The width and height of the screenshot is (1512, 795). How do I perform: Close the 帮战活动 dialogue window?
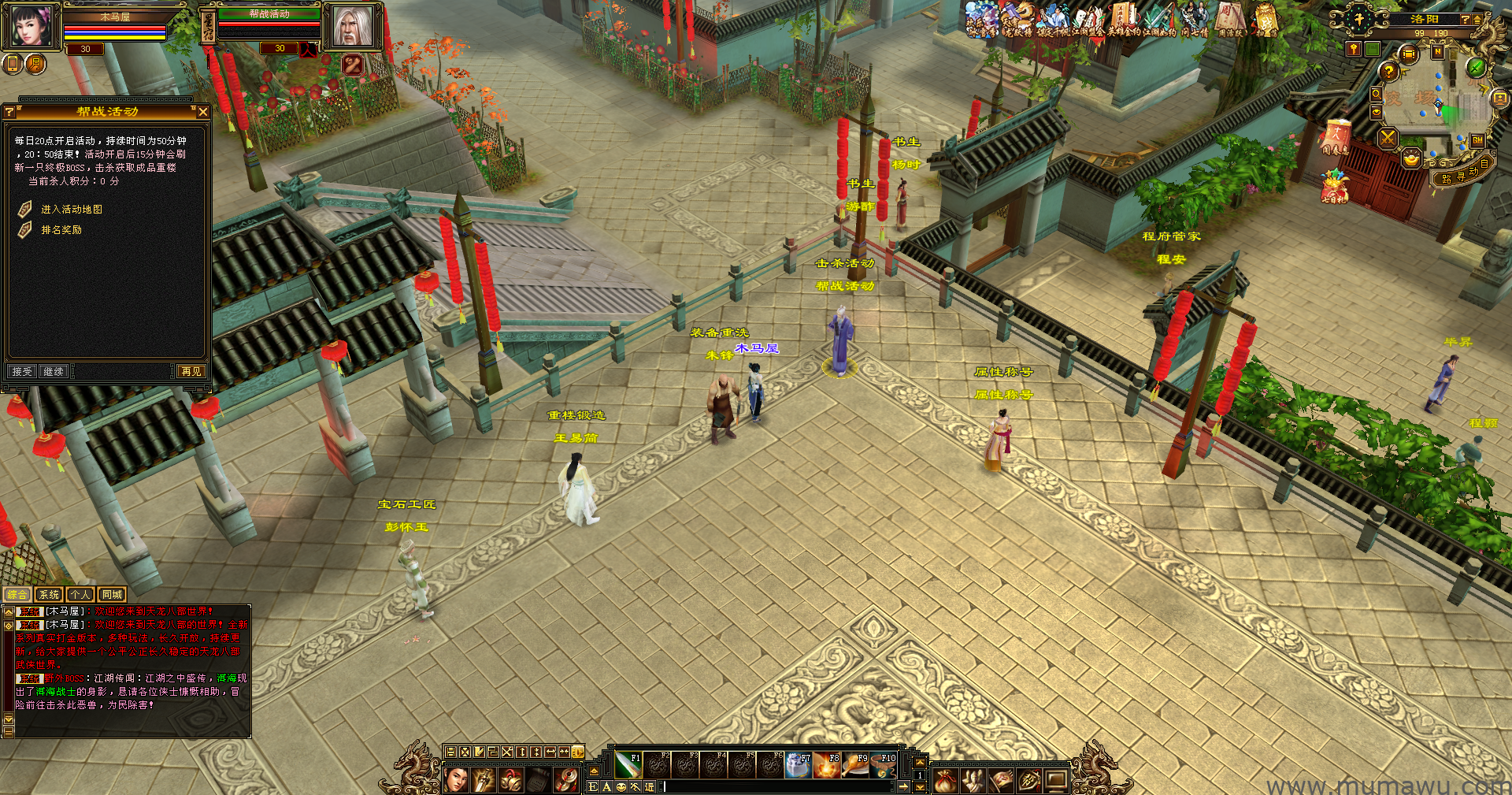(x=203, y=112)
